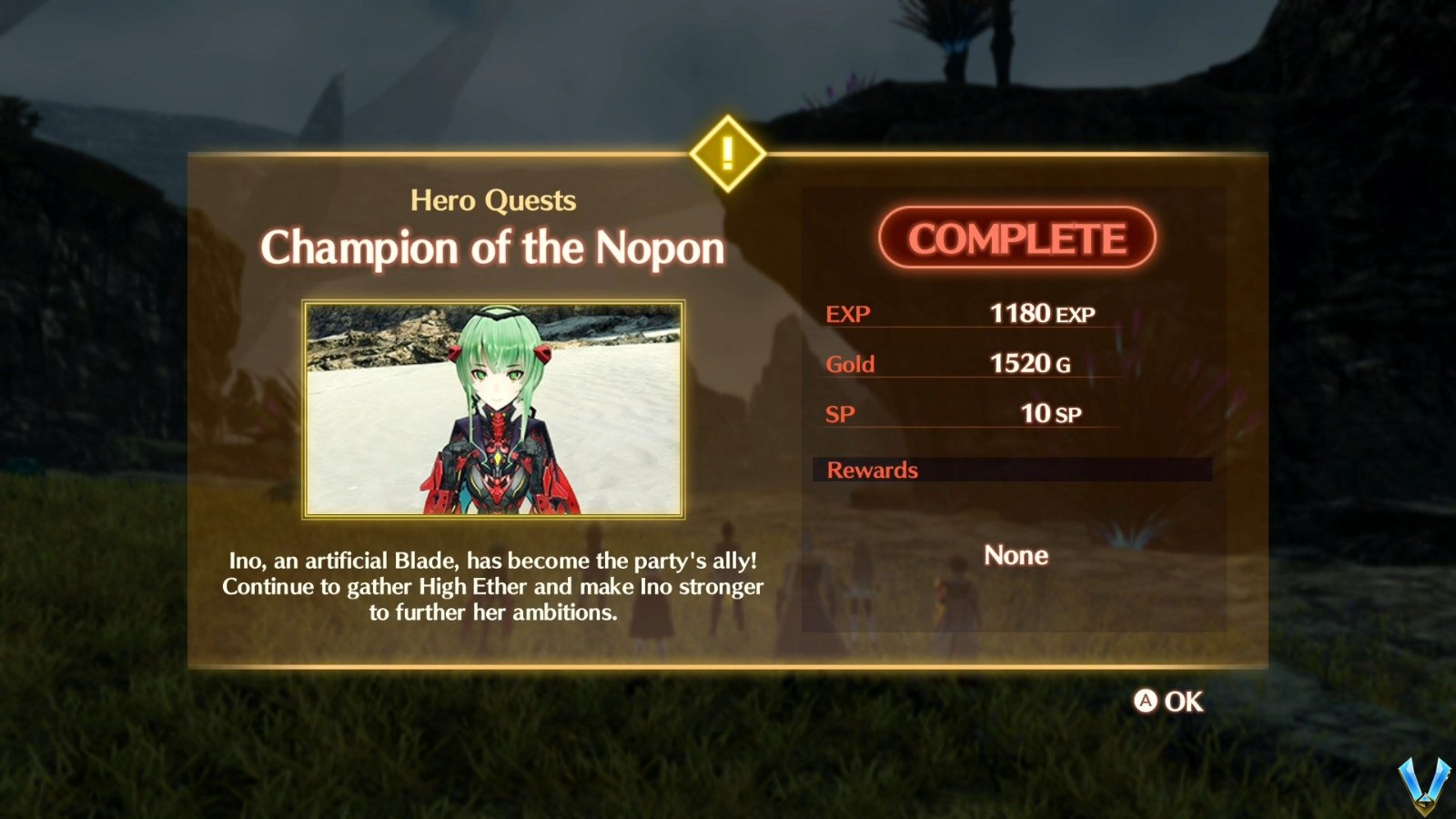Select the EXP reward label icon text
The height and width of the screenshot is (819, 1456).
[x=846, y=314]
